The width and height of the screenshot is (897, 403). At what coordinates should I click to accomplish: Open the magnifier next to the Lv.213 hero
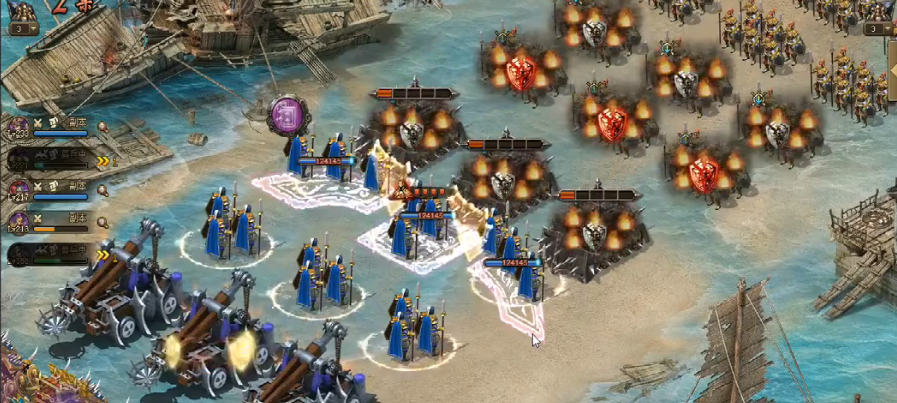102,221
